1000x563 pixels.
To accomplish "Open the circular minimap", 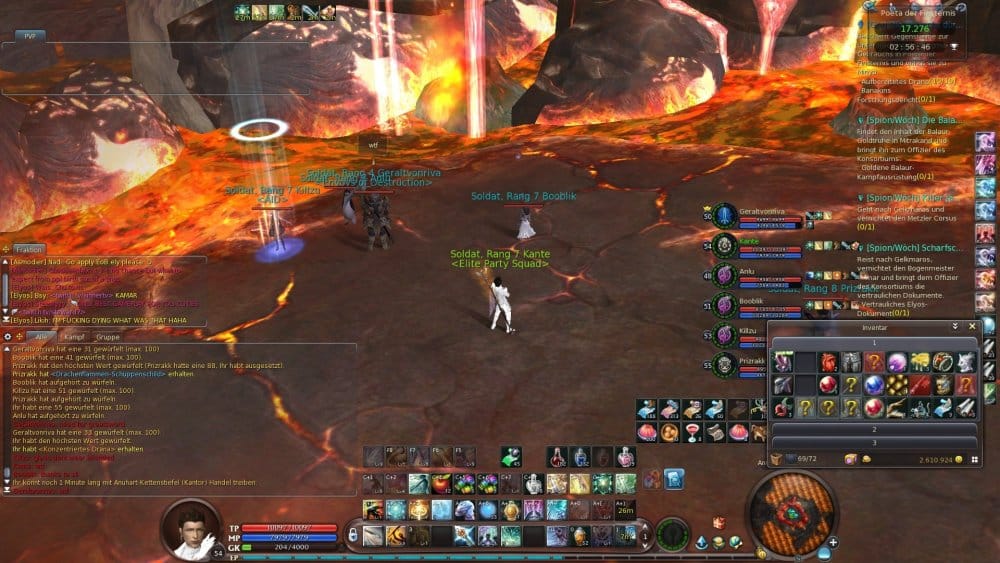I will (x=790, y=511).
